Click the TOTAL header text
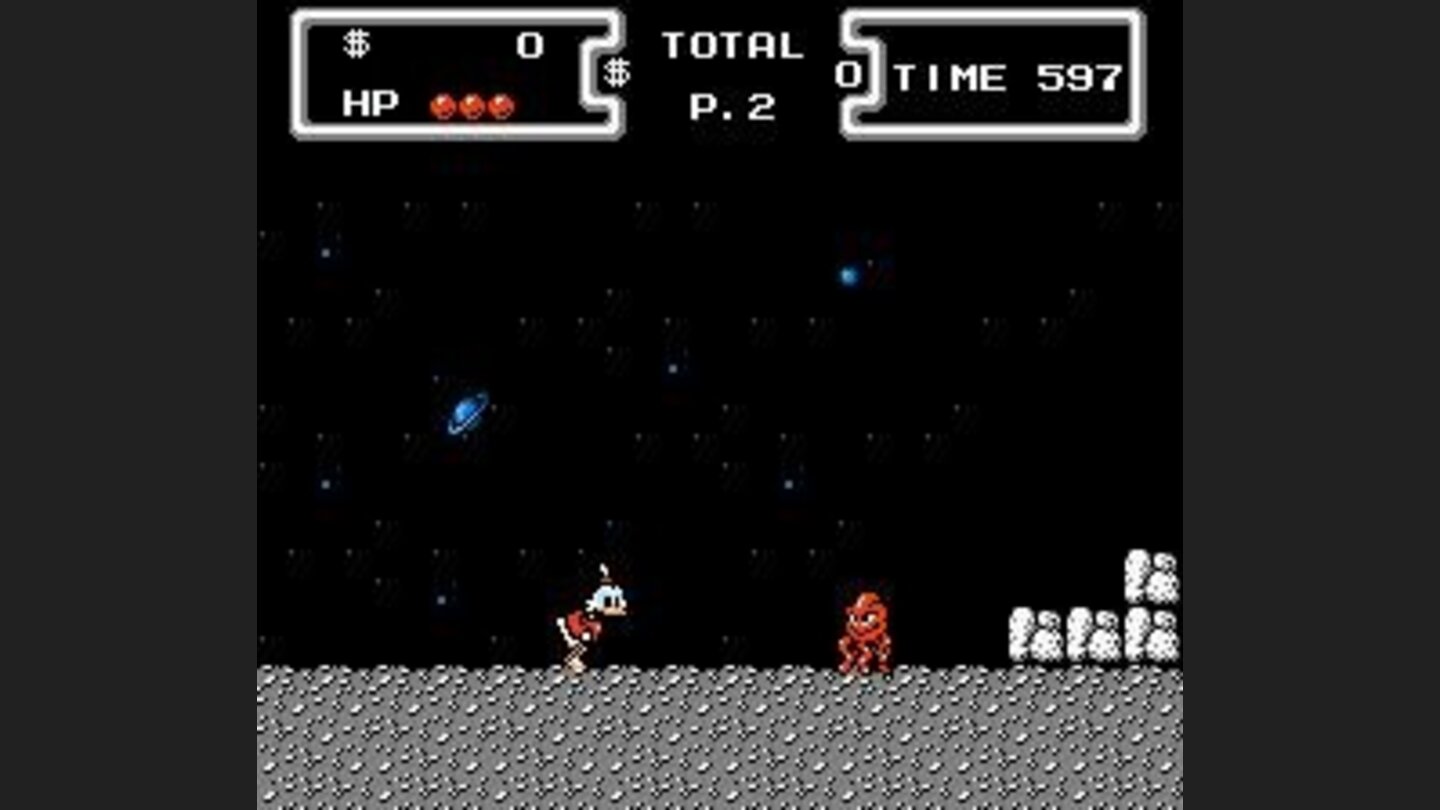1440x810 pixels. coord(733,42)
